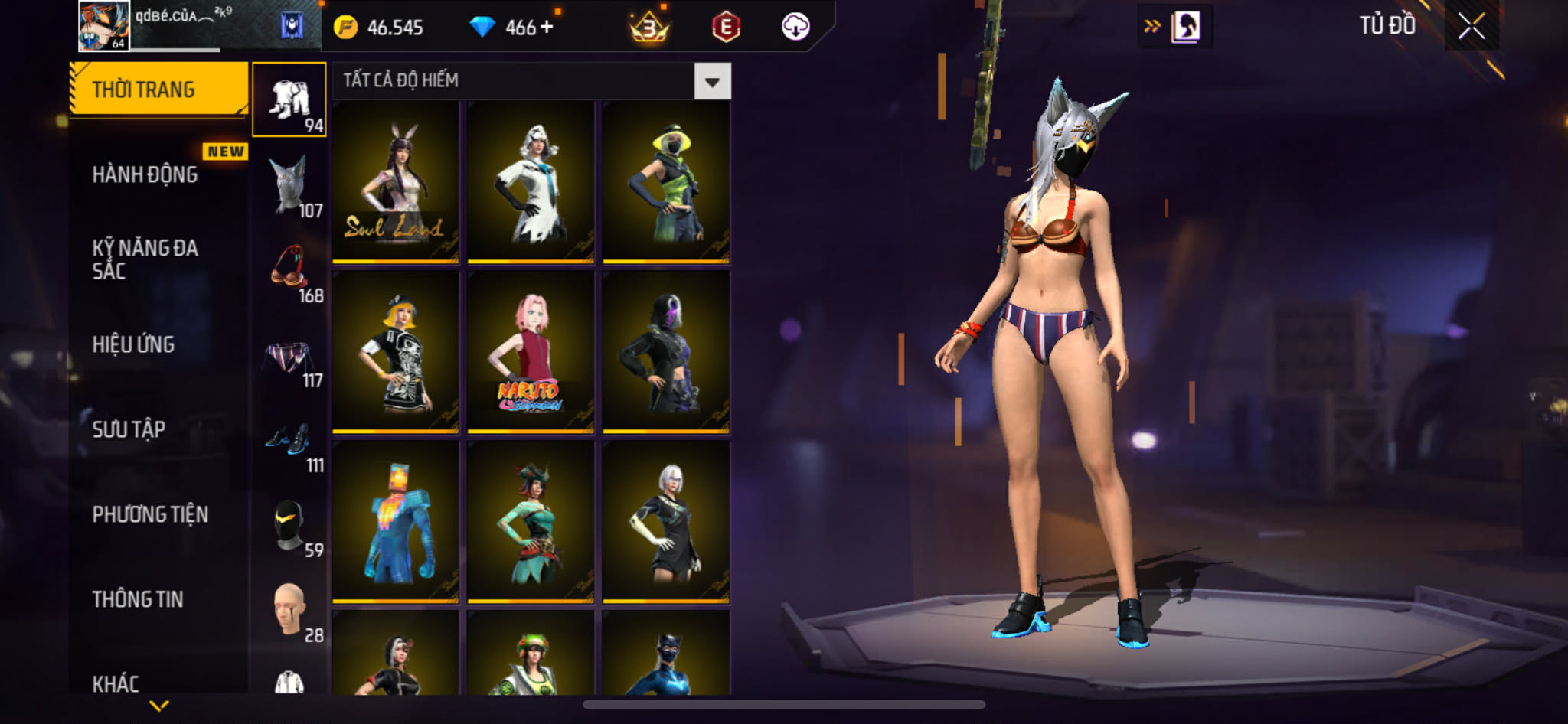1568x724 pixels.
Task: Add more diamonds with plus button
Action: pos(547,28)
